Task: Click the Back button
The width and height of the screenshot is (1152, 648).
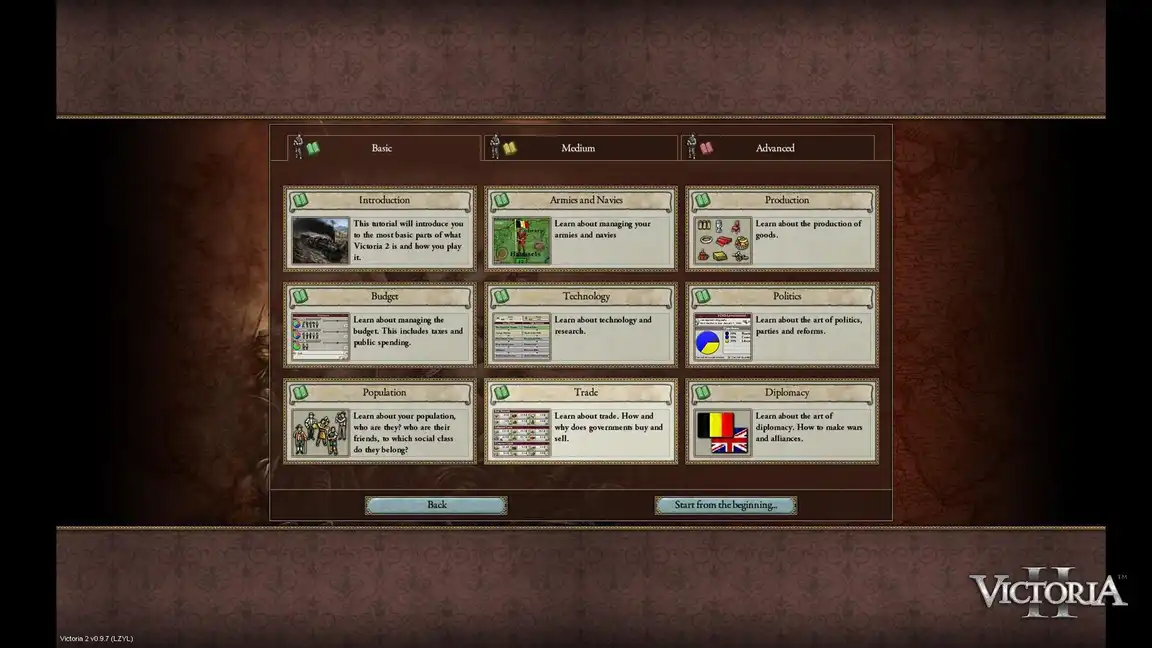Action: click(436, 505)
